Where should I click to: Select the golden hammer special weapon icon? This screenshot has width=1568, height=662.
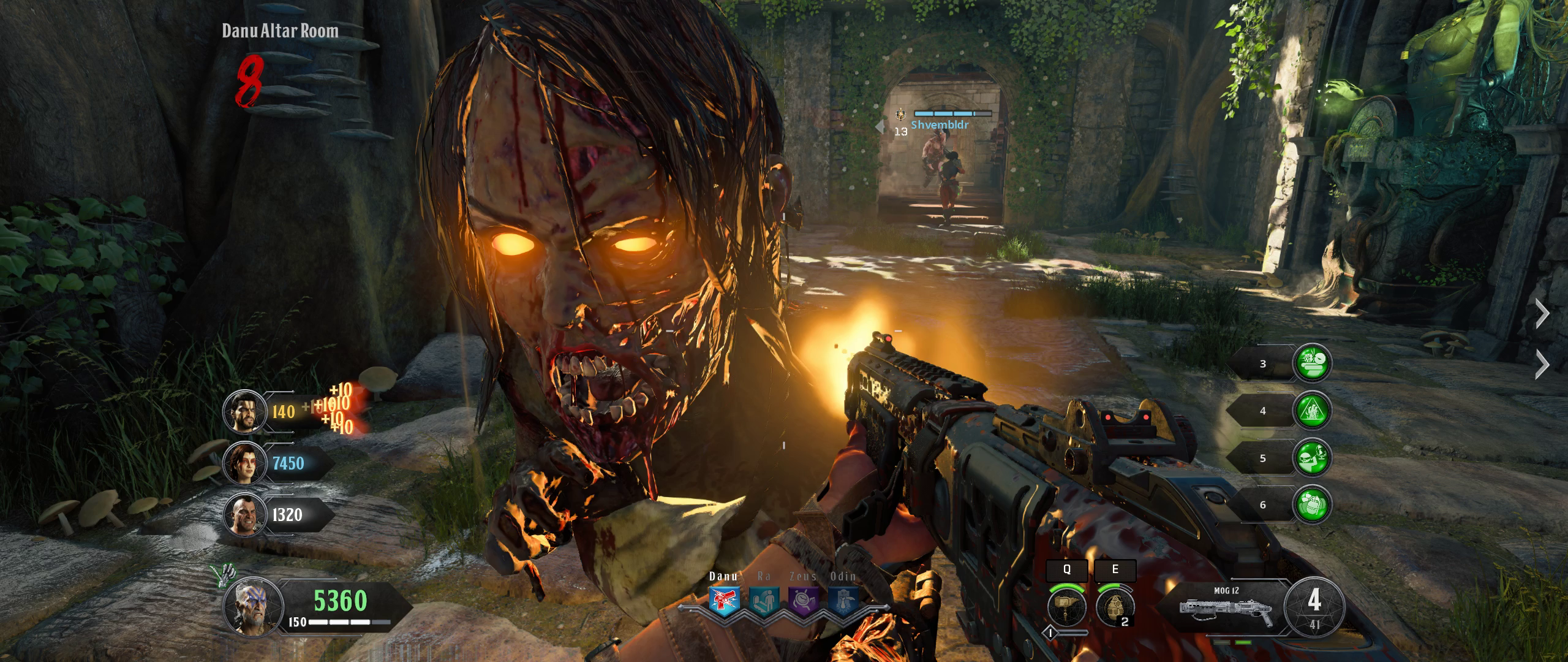coord(1066,606)
